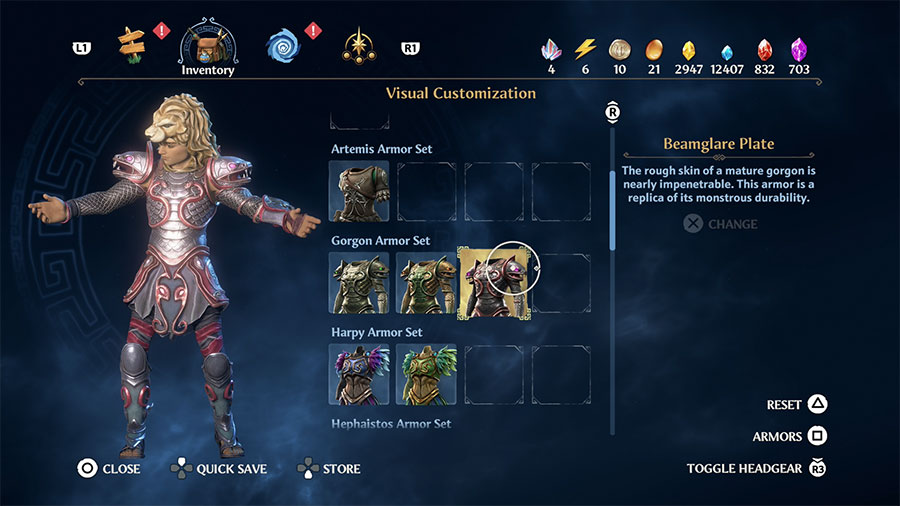Open the golden star tab
This screenshot has height=506, width=900.
point(357,45)
